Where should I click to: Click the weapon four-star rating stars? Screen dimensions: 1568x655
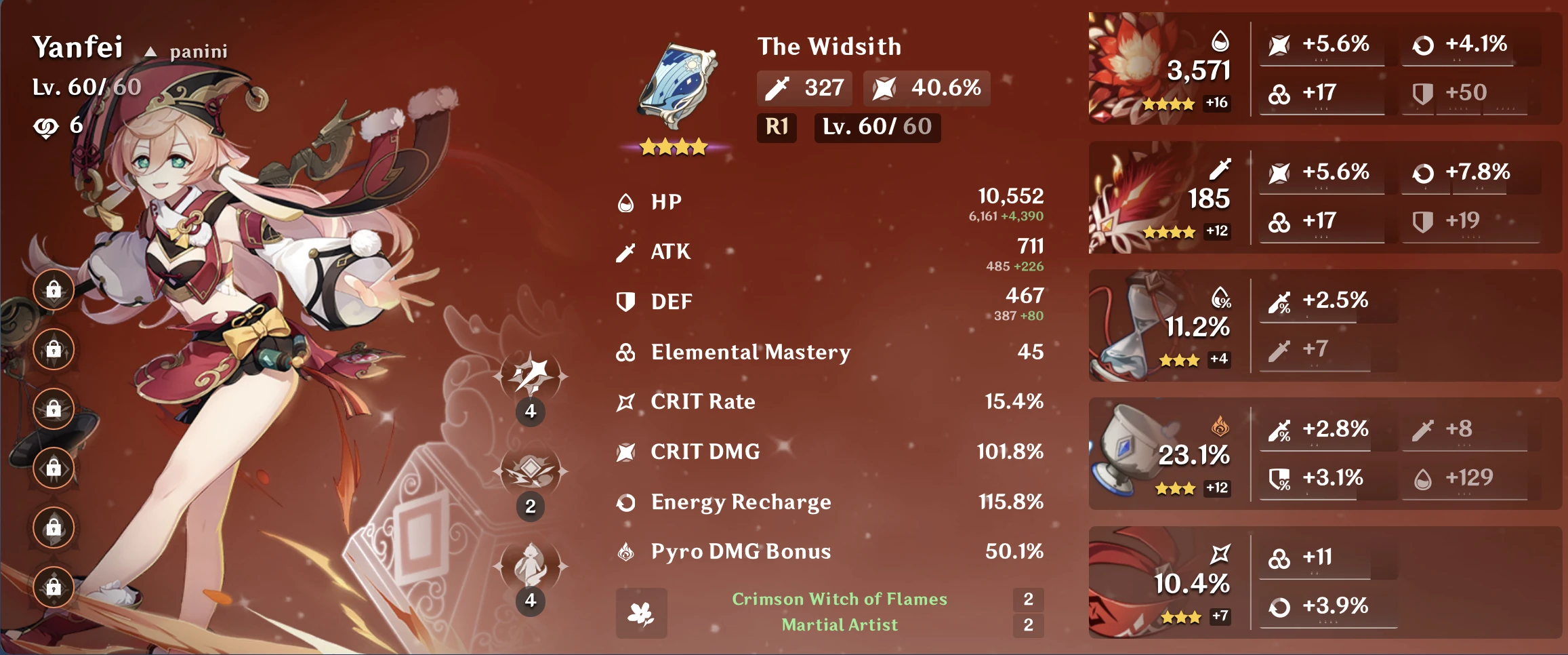[x=674, y=145]
